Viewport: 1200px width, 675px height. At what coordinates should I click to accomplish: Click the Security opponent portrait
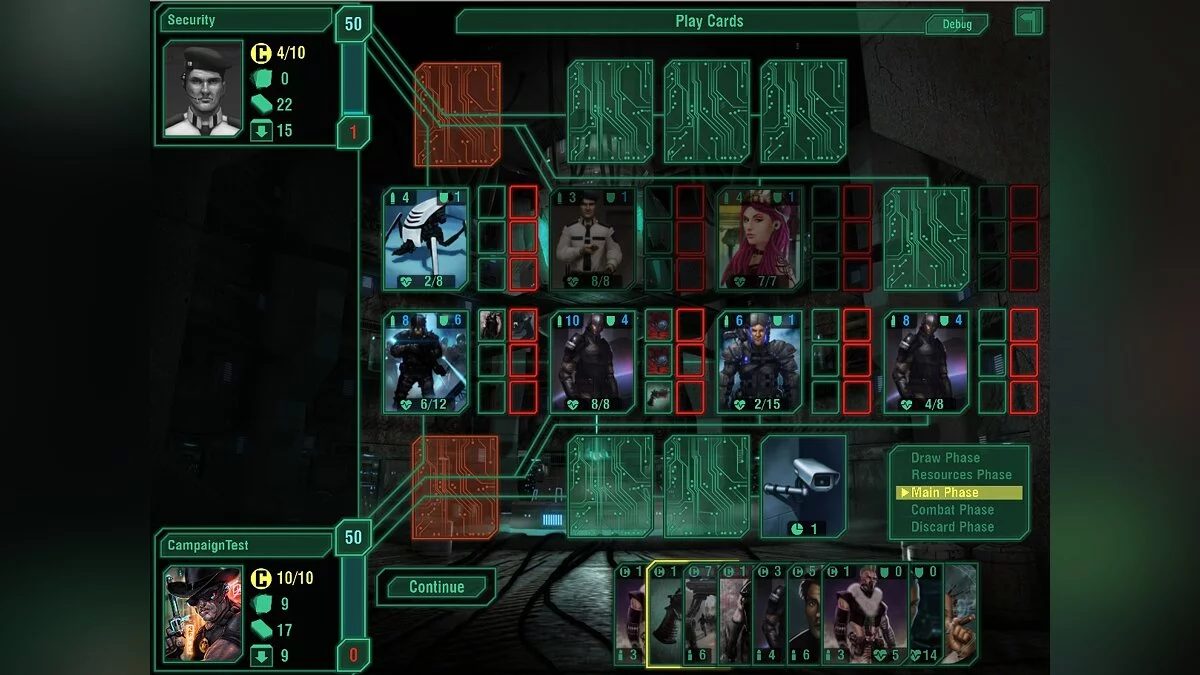tap(203, 88)
